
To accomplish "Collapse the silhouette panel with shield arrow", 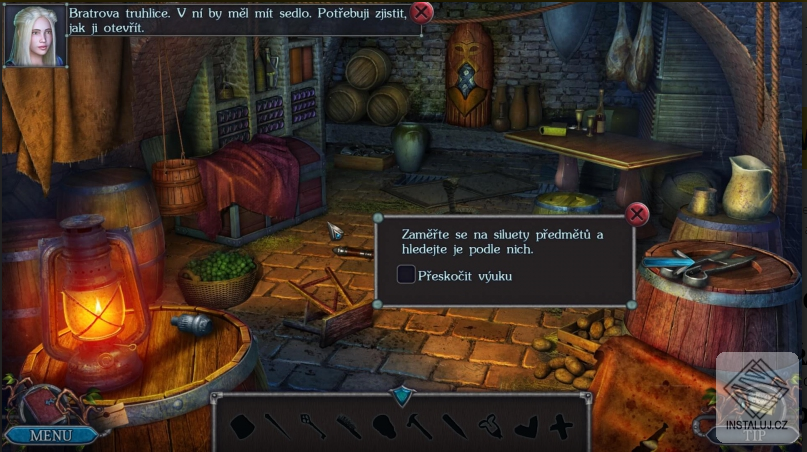I will click(x=402, y=396).
